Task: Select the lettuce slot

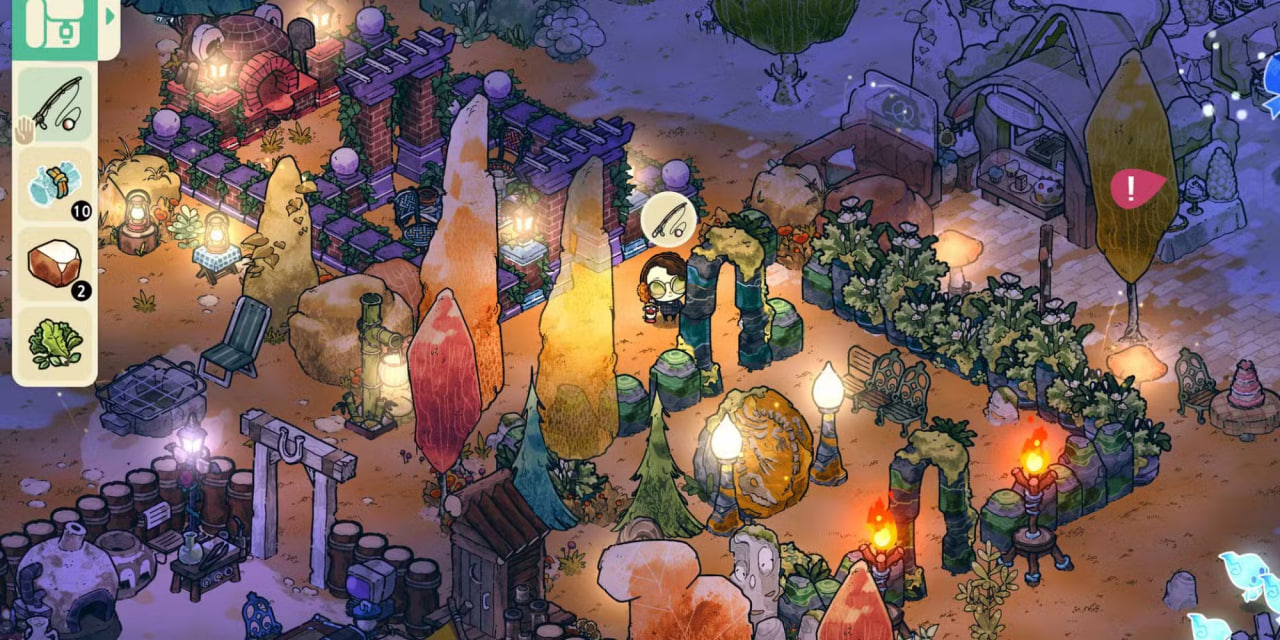Action: 55,344
